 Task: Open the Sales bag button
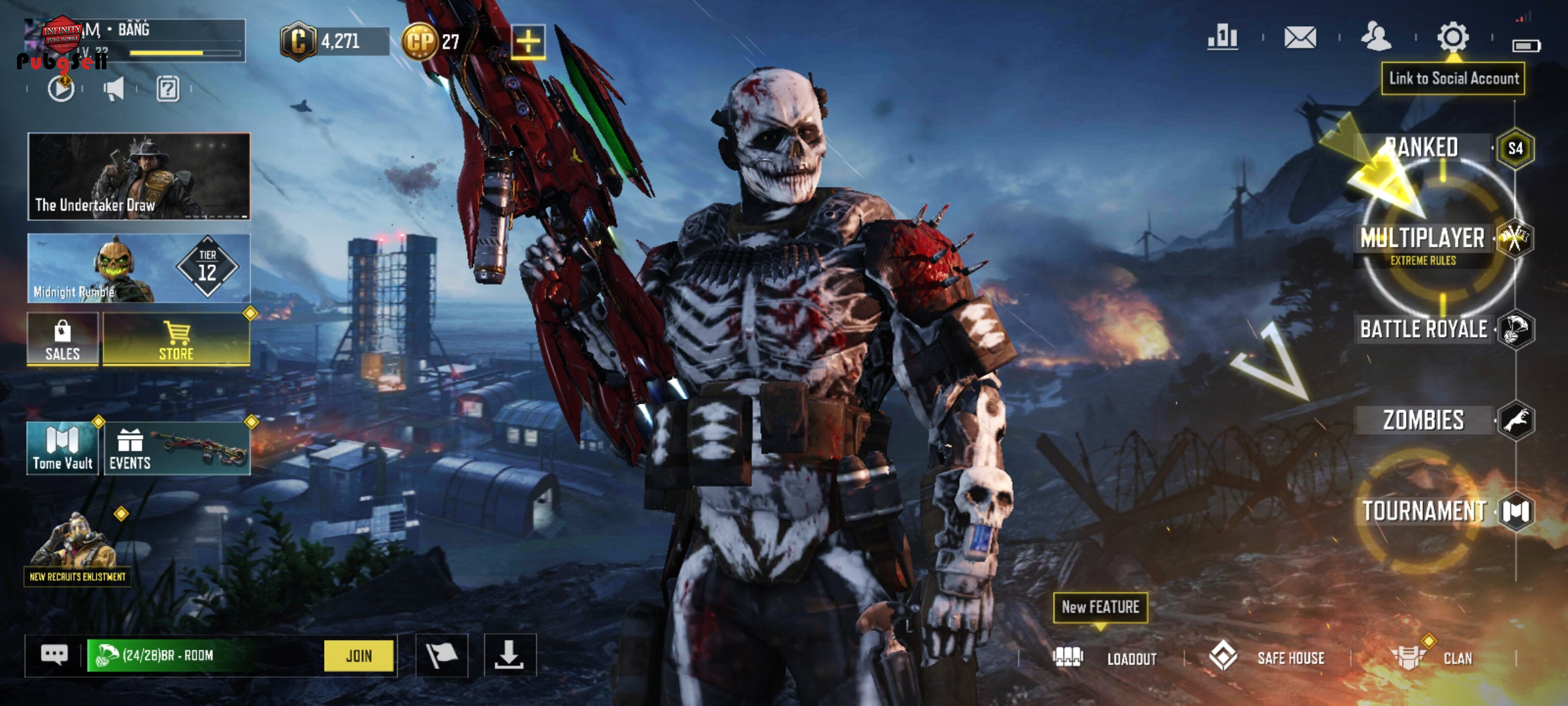click(63, 339)
